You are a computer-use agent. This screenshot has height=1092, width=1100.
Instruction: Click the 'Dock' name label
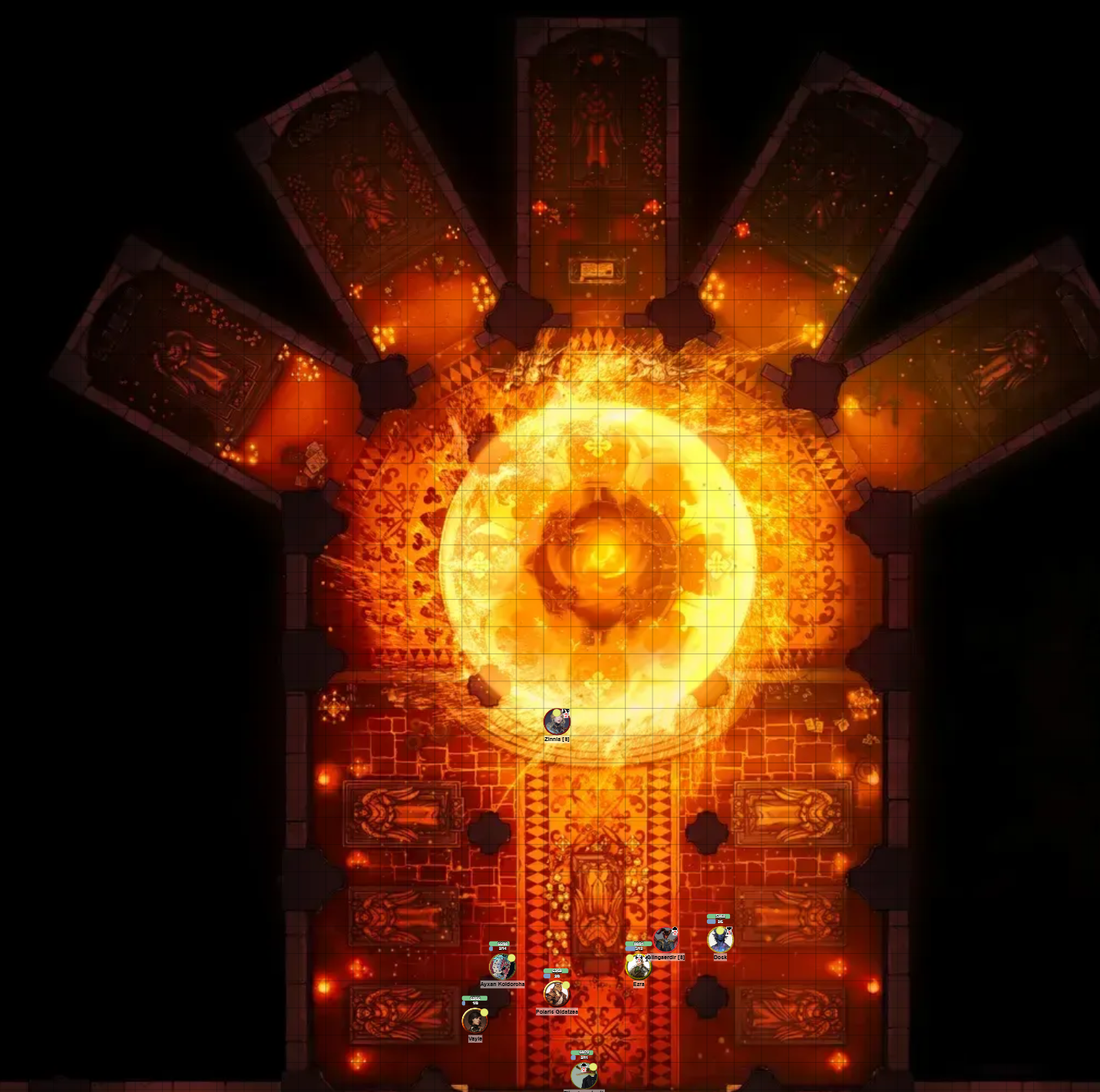pos(720,958)
